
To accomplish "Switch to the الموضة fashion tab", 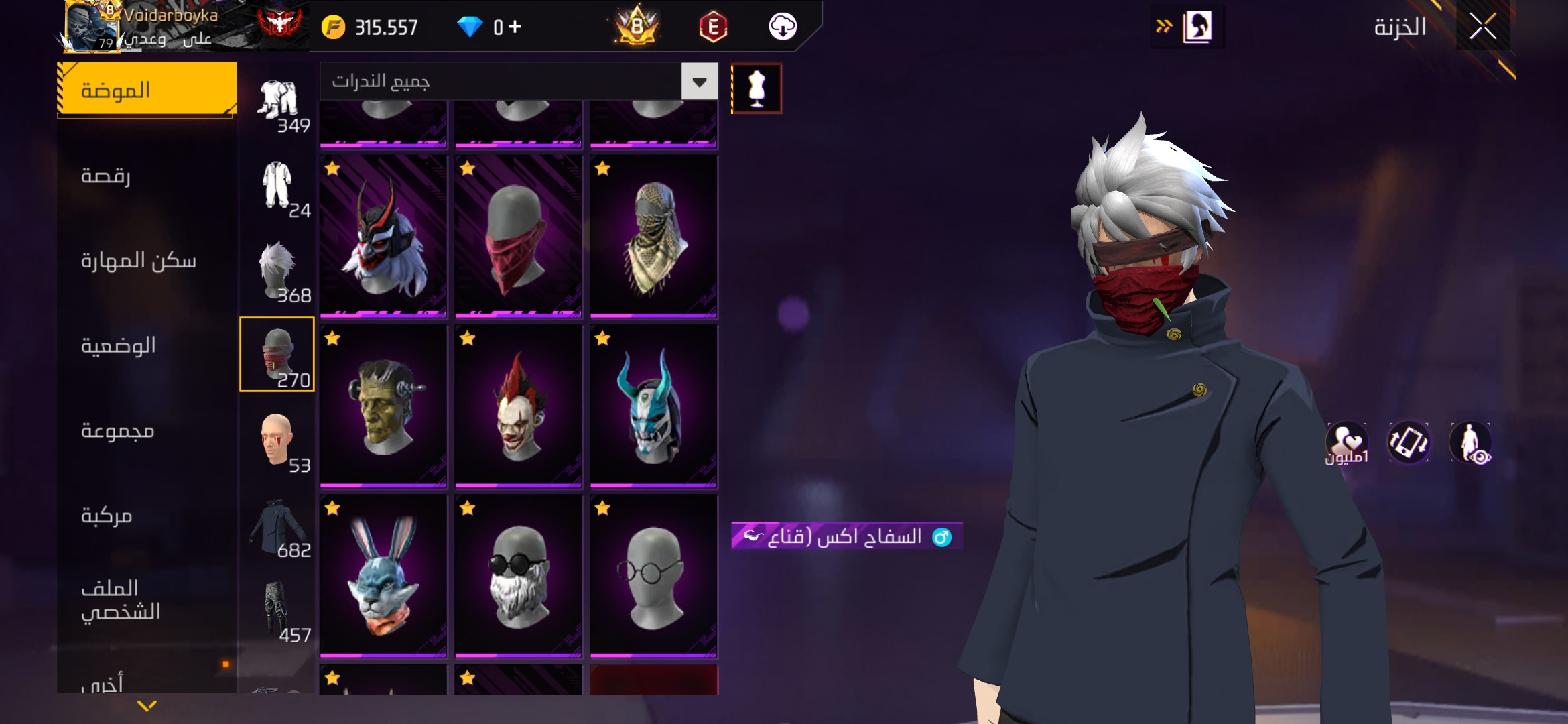I will pyautogui.click(x=147, y=90).
